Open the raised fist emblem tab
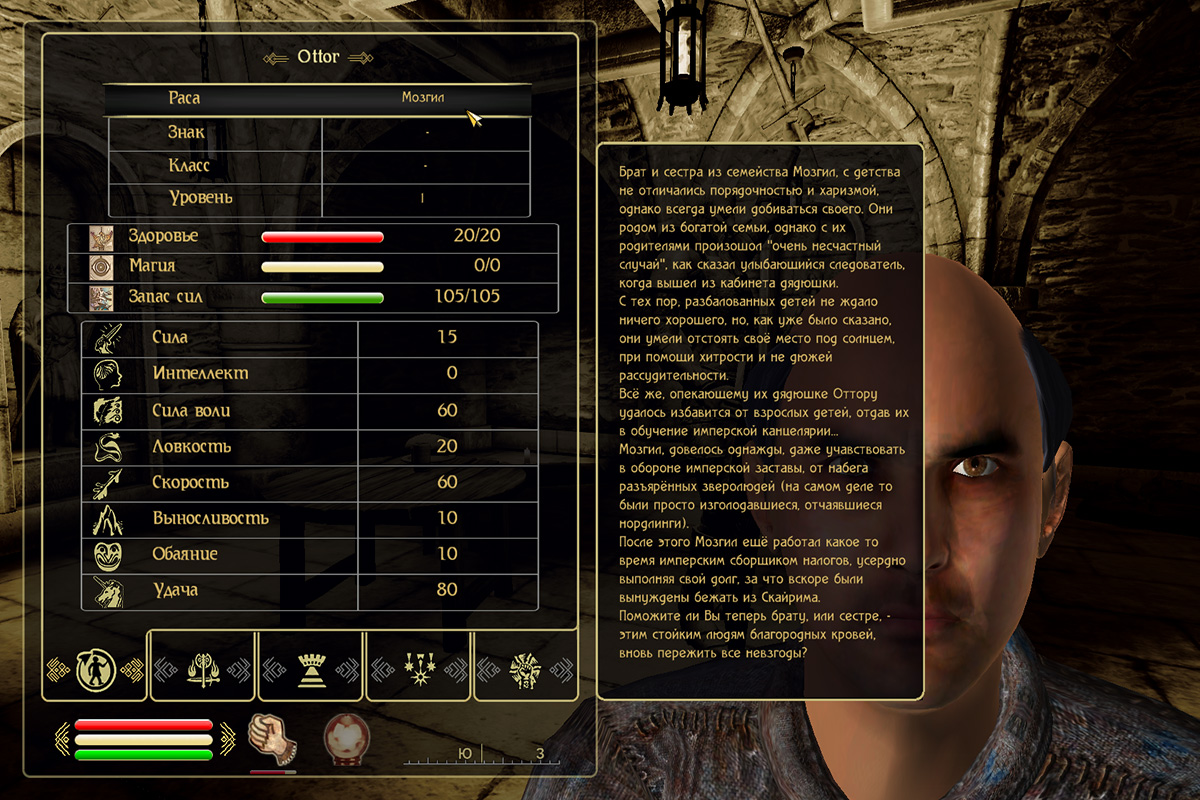The width and height of the screenshot is (1200, 800). point(525,667)
